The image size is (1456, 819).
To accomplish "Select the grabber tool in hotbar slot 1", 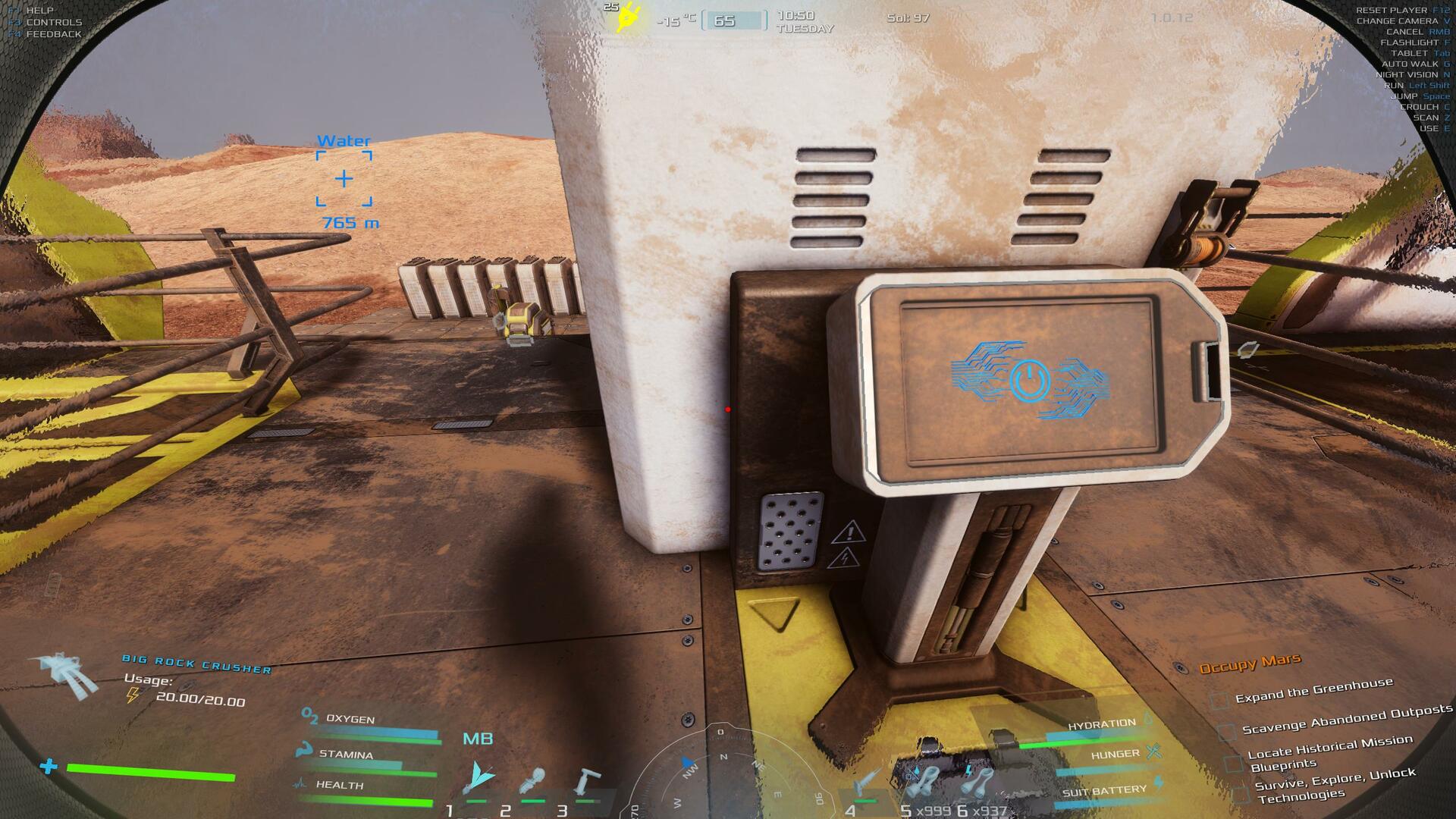I will pyautogui.click(x=479, y=778).
